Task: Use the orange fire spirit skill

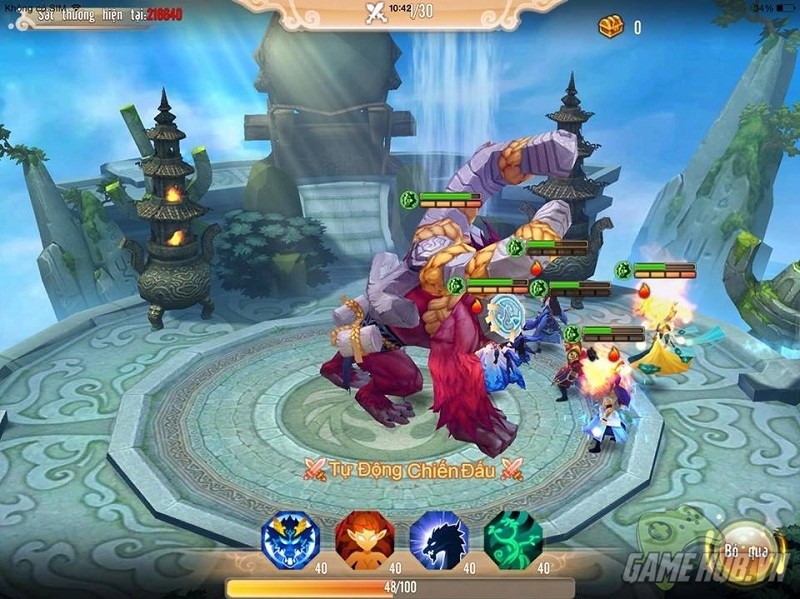Action: [364, 540]
